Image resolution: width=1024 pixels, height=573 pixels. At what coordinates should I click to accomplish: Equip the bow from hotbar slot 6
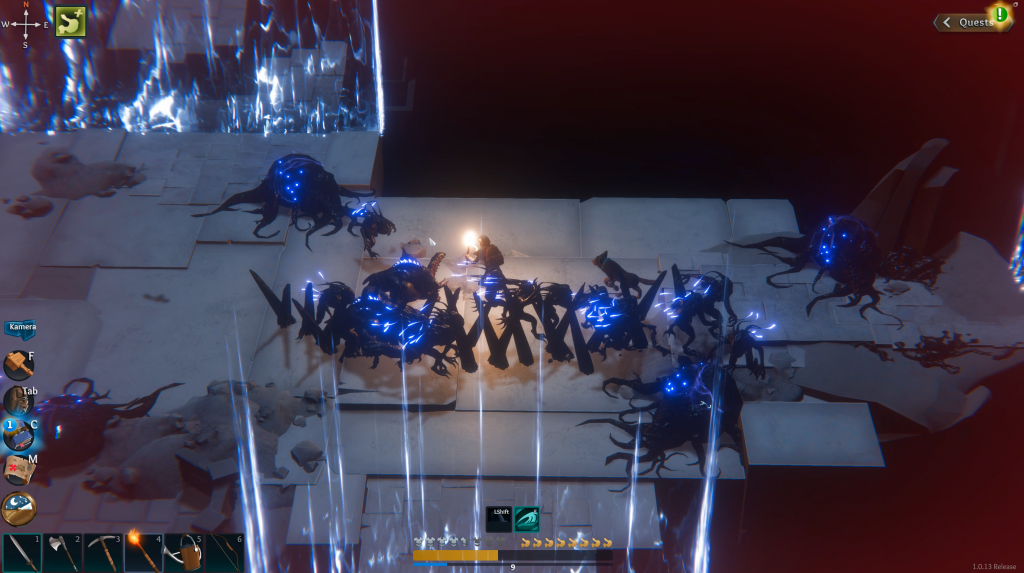point(224,553)
